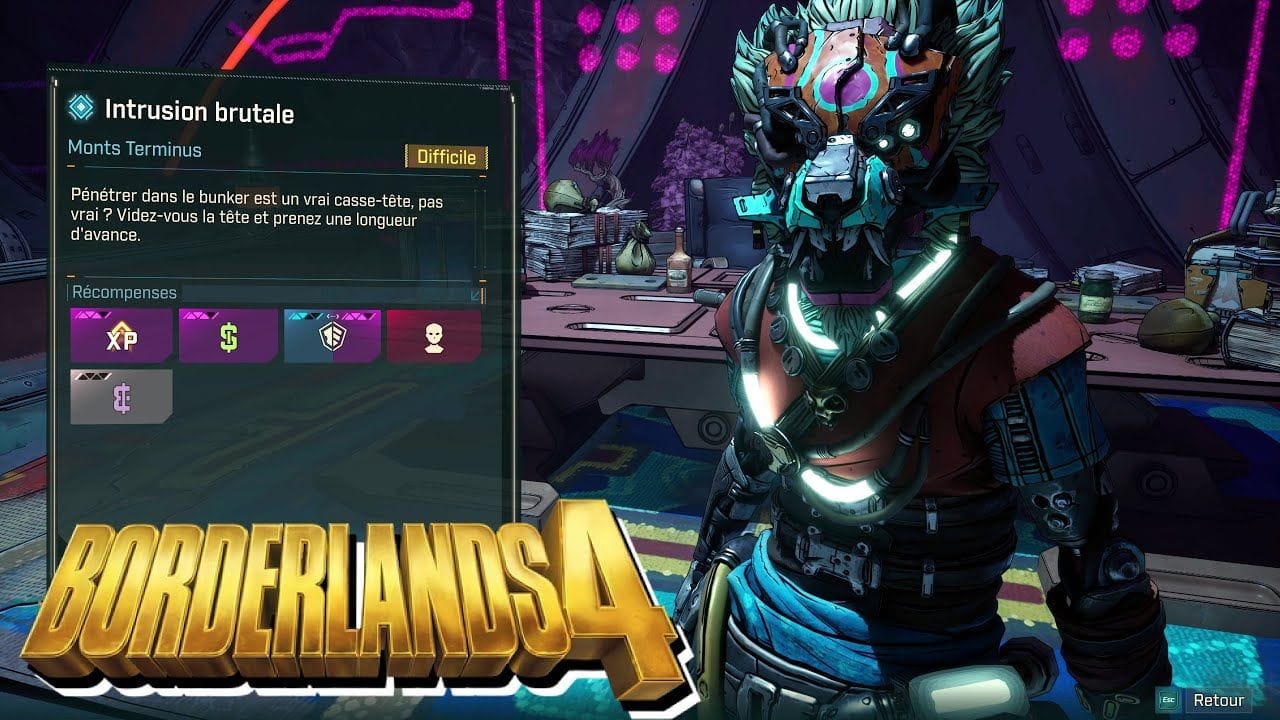Choose the shield gear reward tile
The width and height of the screenshot is (1280, 720).
pyautogui.click(x=332, y=336)
